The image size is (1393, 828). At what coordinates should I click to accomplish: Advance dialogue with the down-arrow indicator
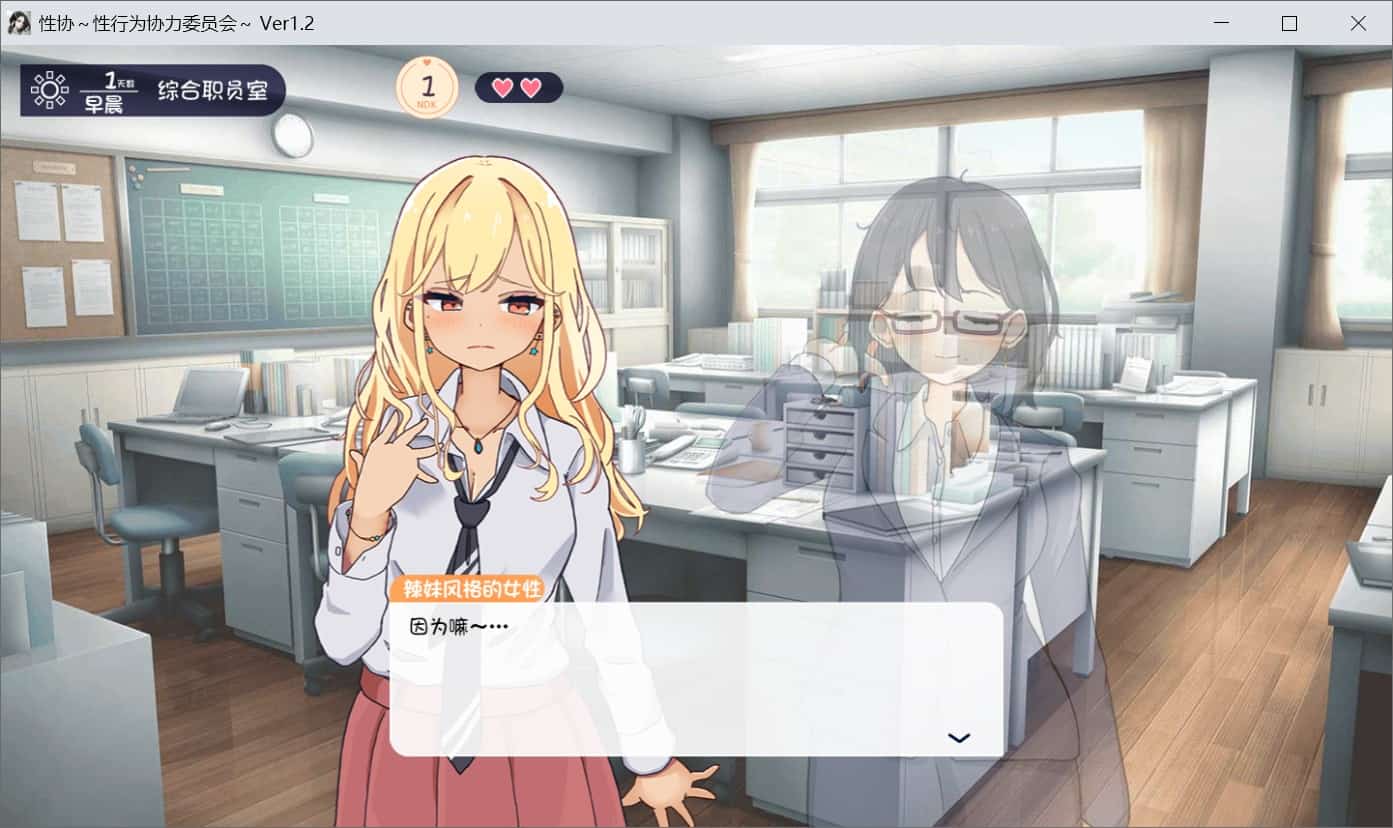[958, 738]
